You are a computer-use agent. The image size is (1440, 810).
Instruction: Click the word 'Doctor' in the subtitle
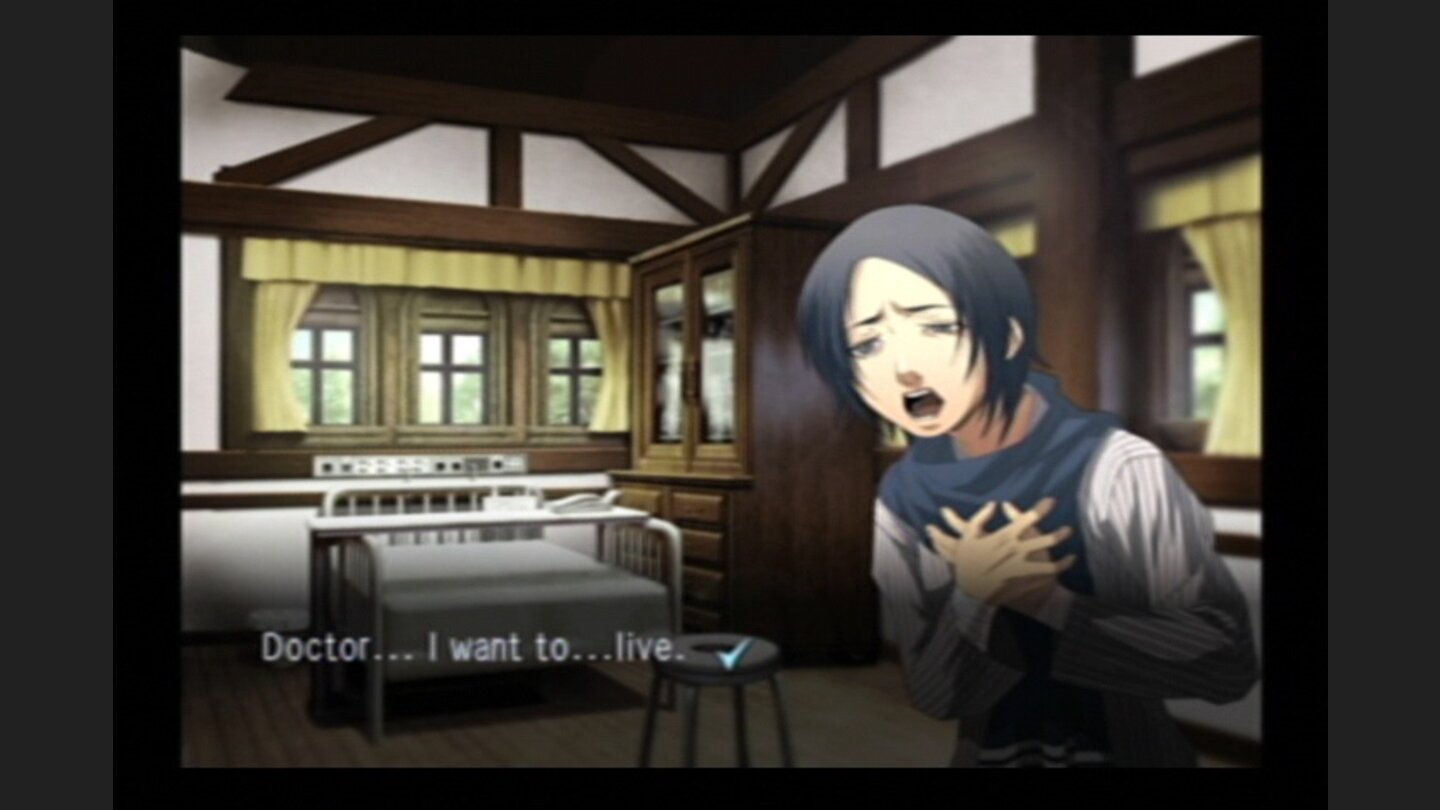coord(300,650)
